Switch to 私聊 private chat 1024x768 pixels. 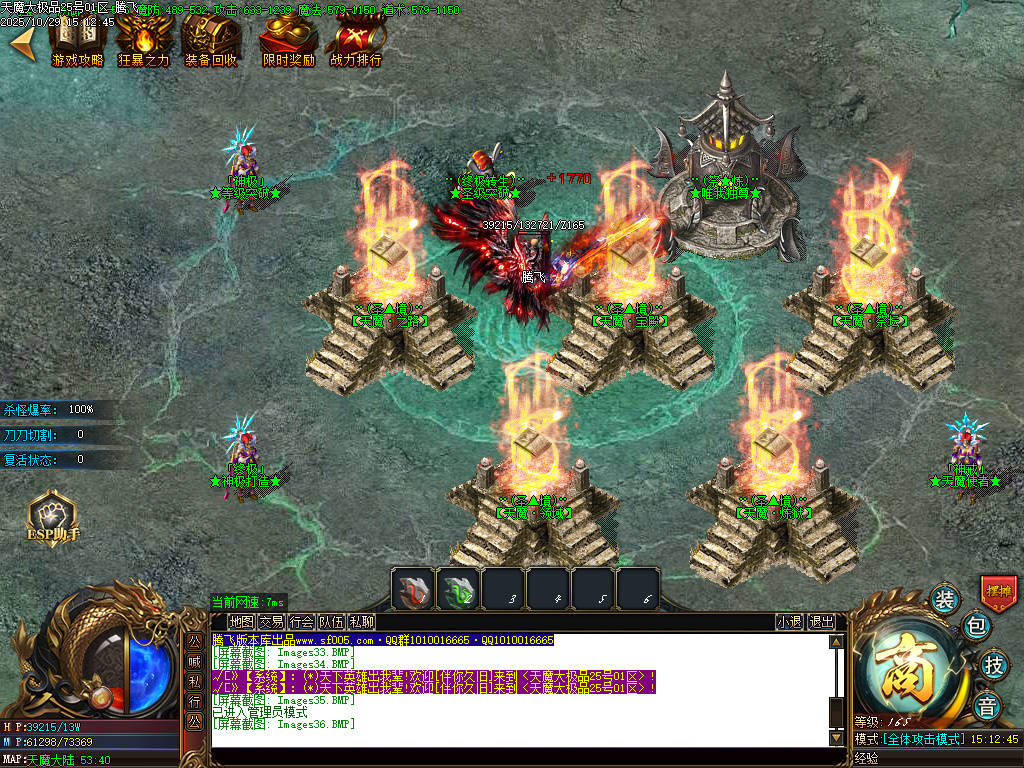point(361,621)
